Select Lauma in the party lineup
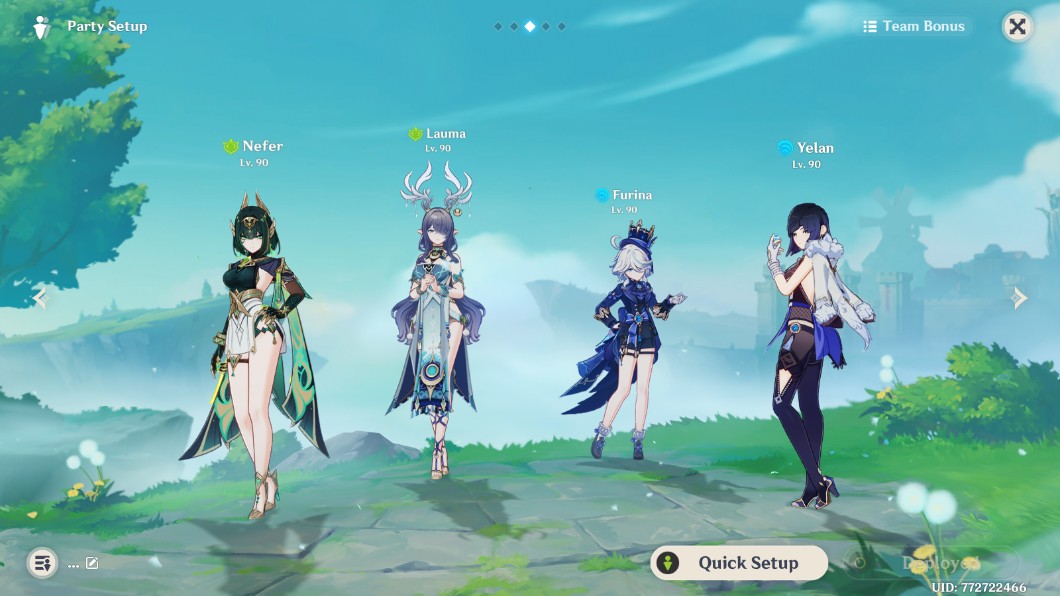 [436, 320]
